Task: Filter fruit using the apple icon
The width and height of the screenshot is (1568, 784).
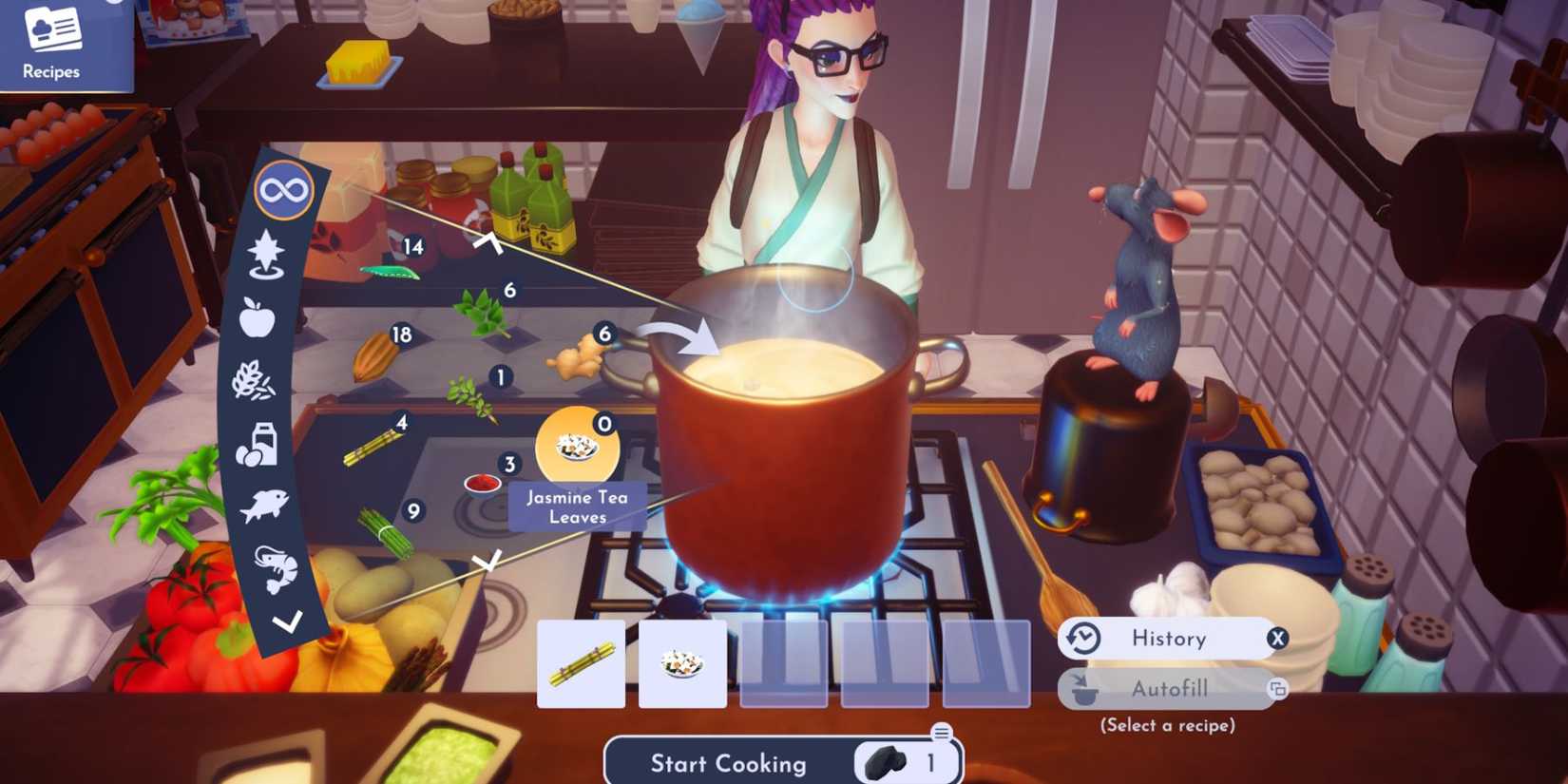Action: (259, 317)
